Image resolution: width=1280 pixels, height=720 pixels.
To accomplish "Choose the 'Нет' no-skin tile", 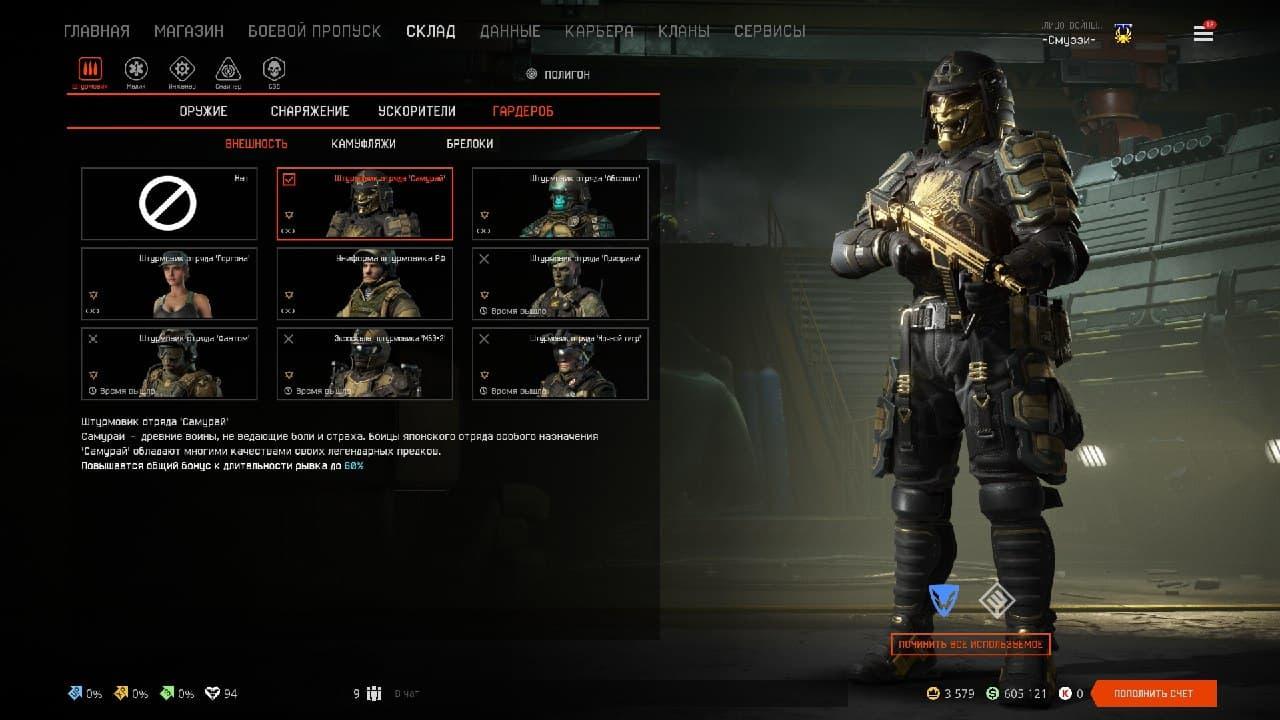I will [169, 204].
